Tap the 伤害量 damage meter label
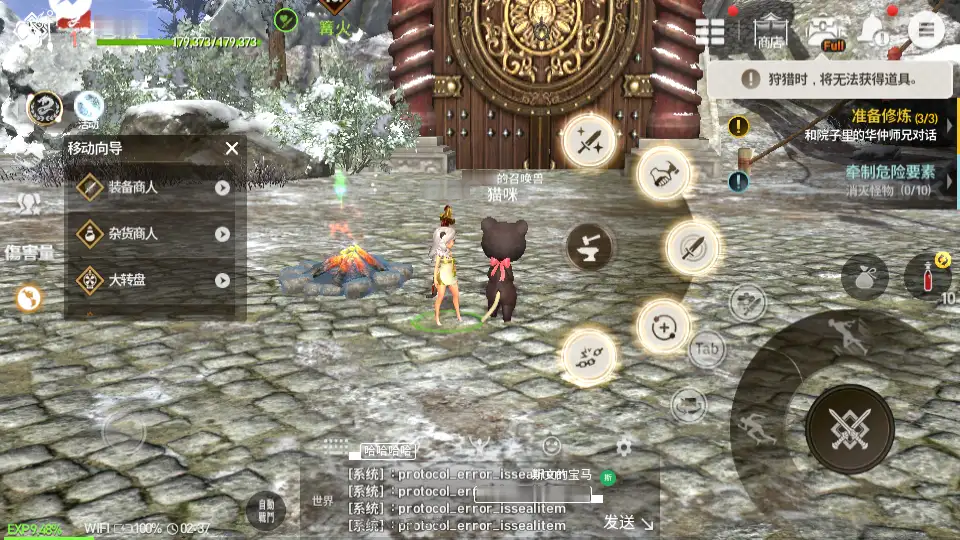This screenshot has width=960, height=540. pos(30,252)
